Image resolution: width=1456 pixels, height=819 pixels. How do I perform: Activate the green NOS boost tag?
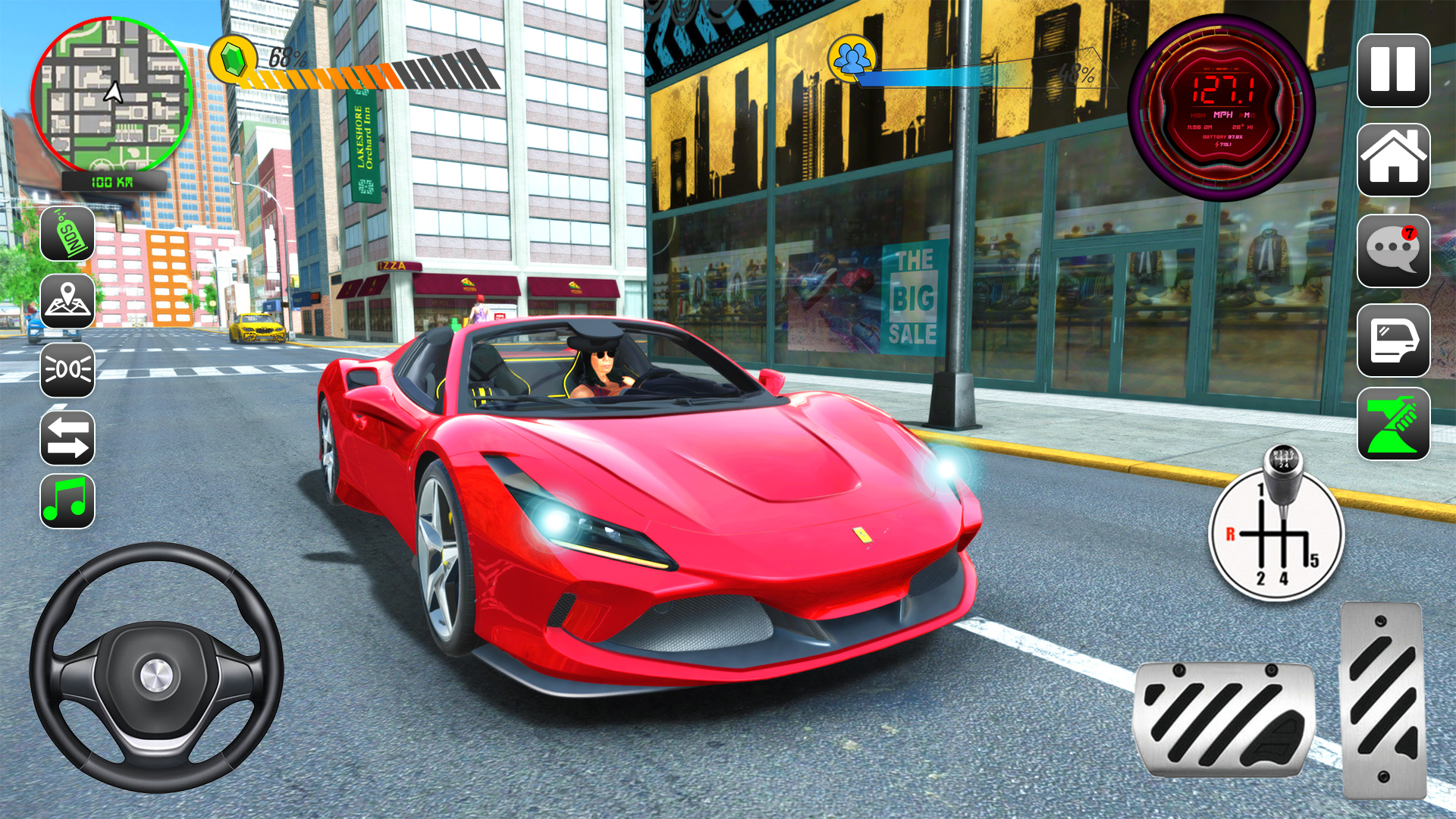pyautogui.click(x=67, y=235)
